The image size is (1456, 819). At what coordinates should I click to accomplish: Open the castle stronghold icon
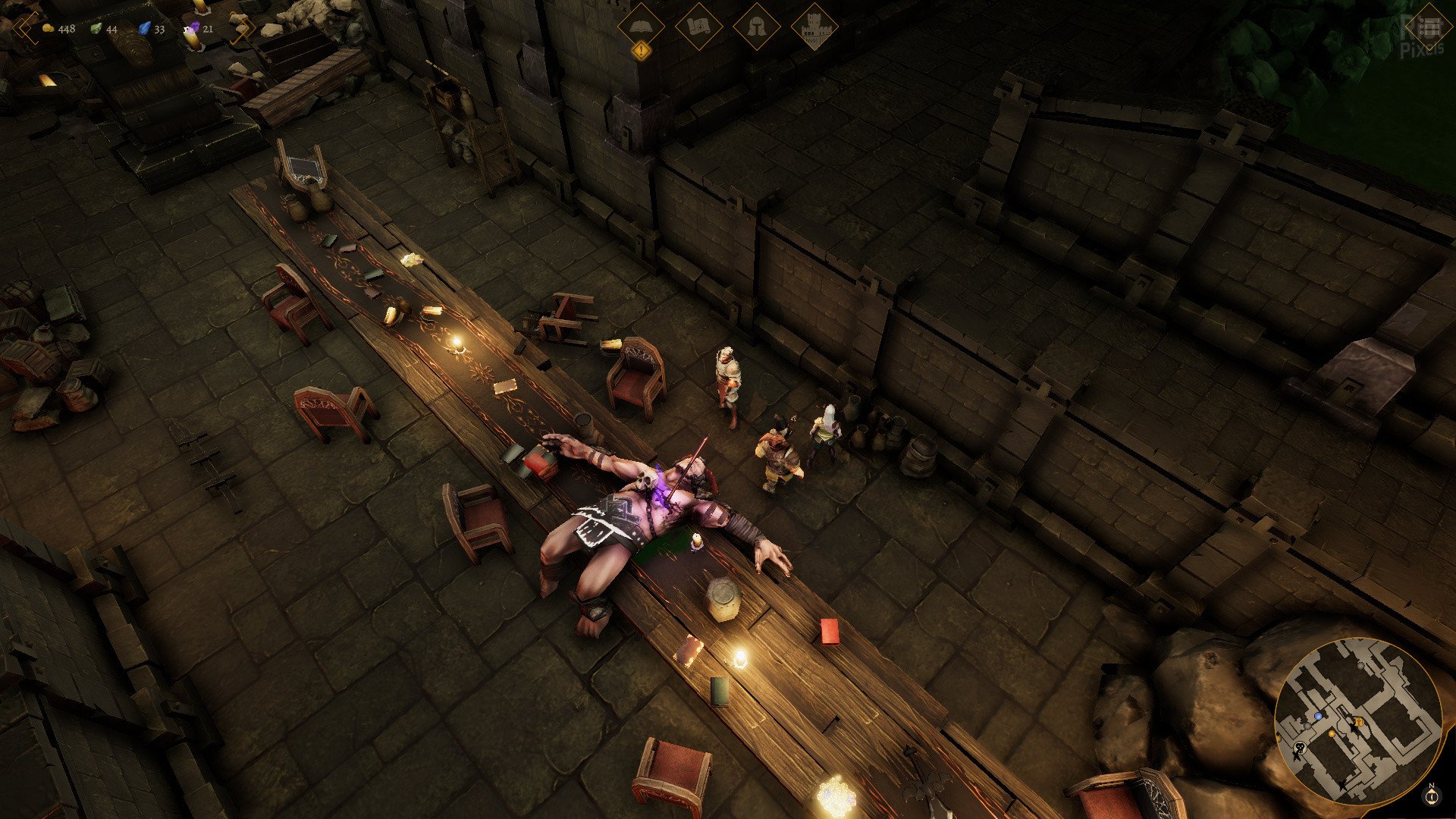coord(814,28)
